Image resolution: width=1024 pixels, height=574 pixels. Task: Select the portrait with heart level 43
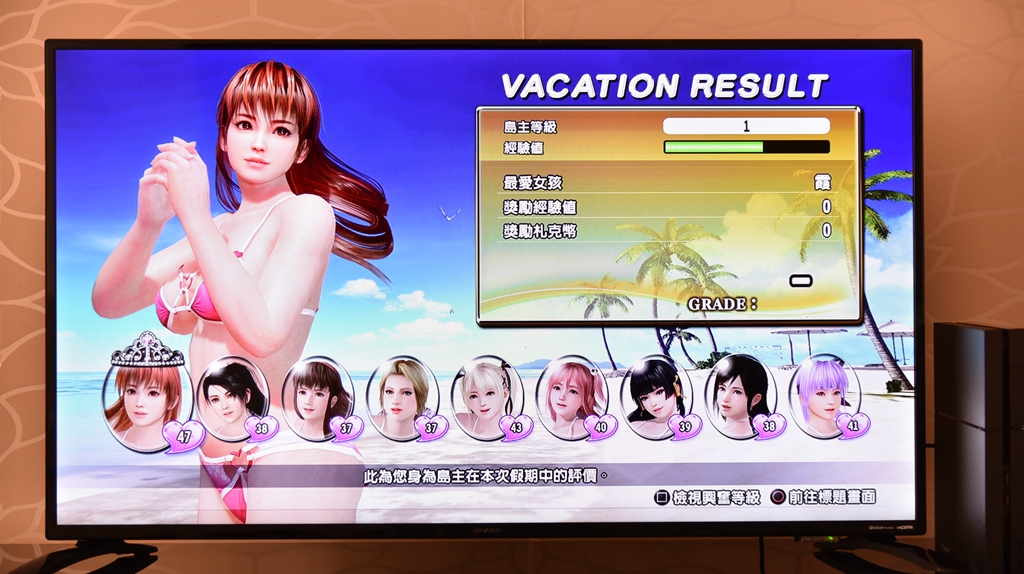[487, 397]
